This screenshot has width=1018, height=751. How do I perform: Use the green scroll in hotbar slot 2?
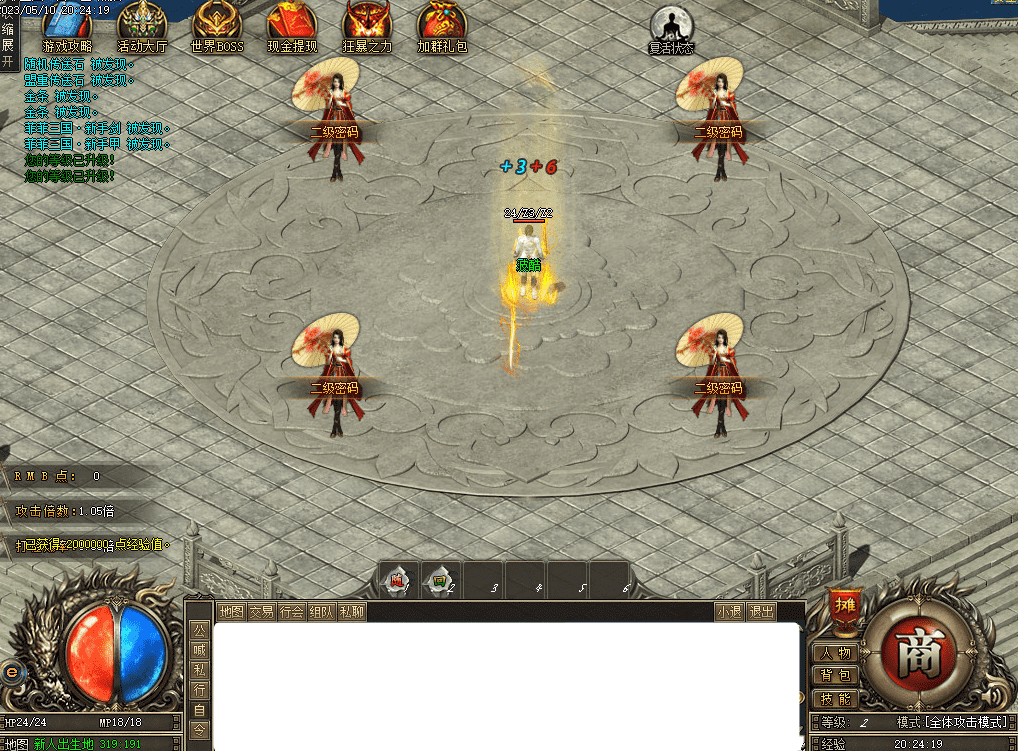(439, 580)
